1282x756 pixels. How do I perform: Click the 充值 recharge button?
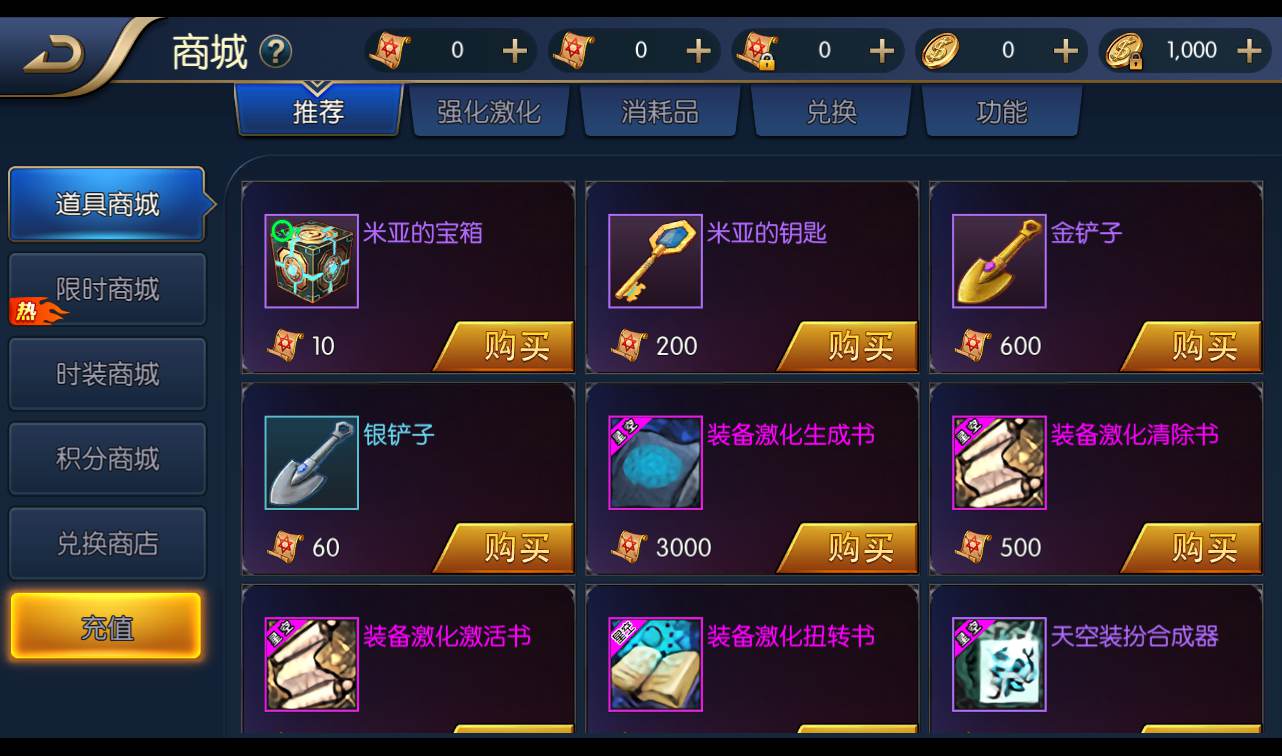click(107, 625)
